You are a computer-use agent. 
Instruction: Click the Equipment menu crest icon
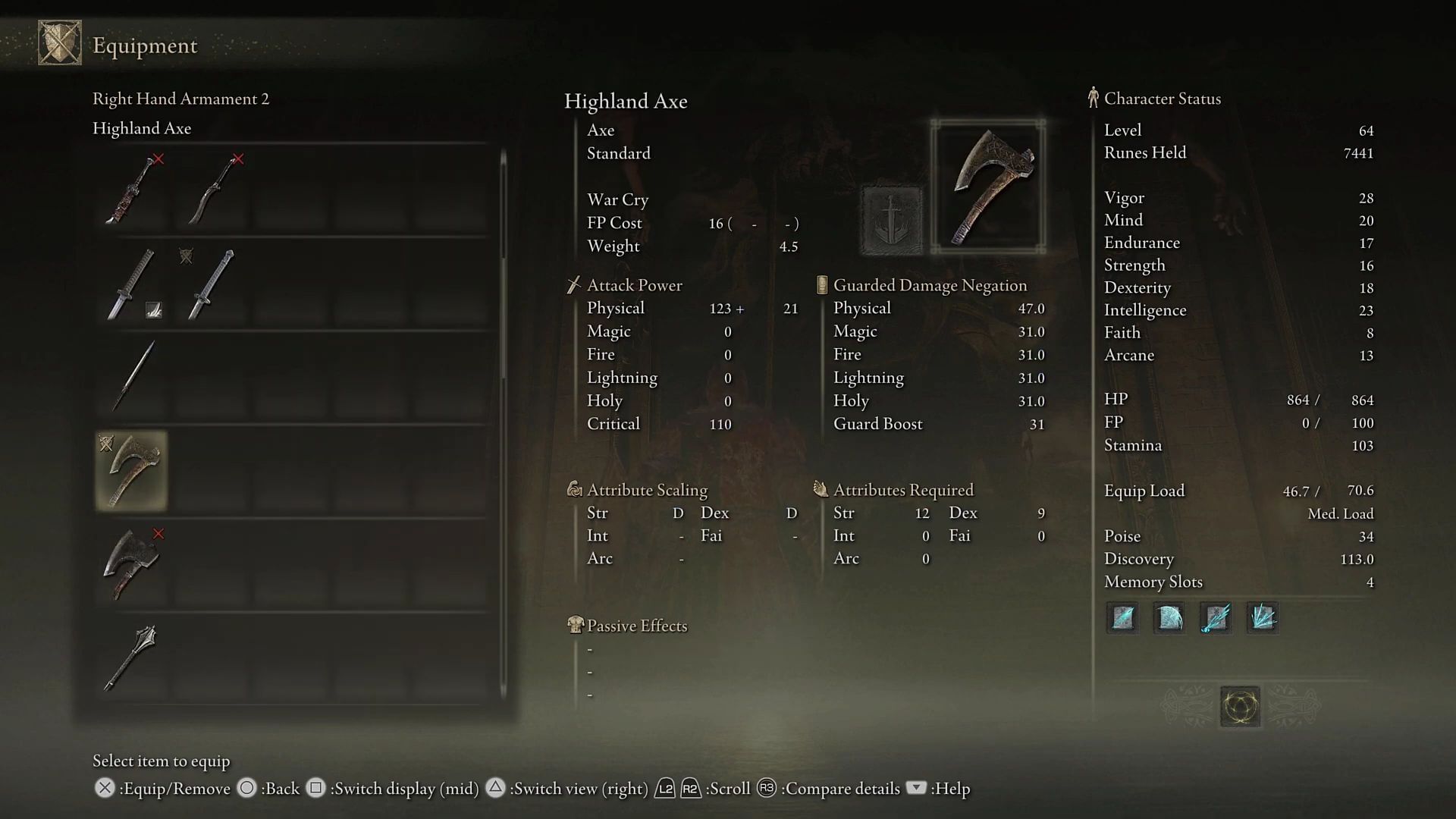(x=60, y=43)
